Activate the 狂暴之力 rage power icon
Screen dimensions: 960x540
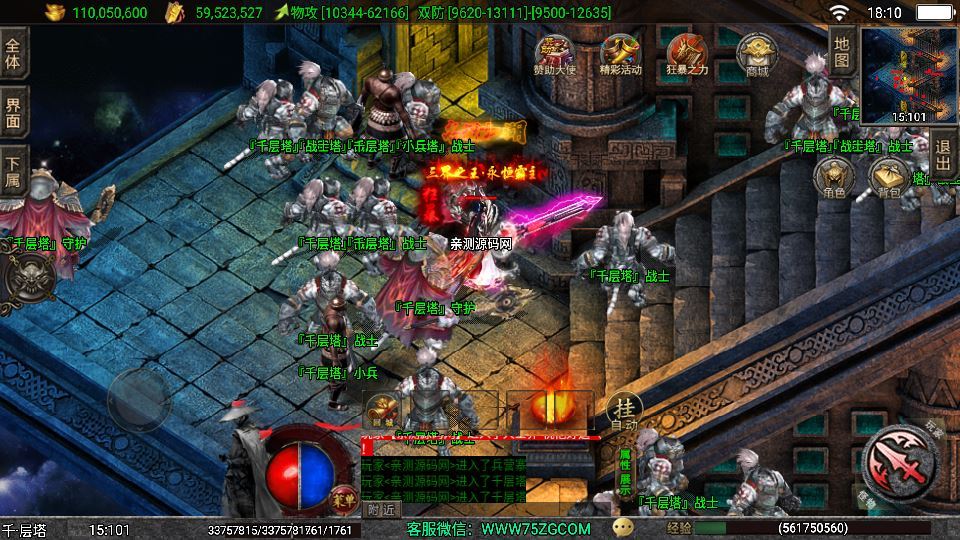coord(688,55)
